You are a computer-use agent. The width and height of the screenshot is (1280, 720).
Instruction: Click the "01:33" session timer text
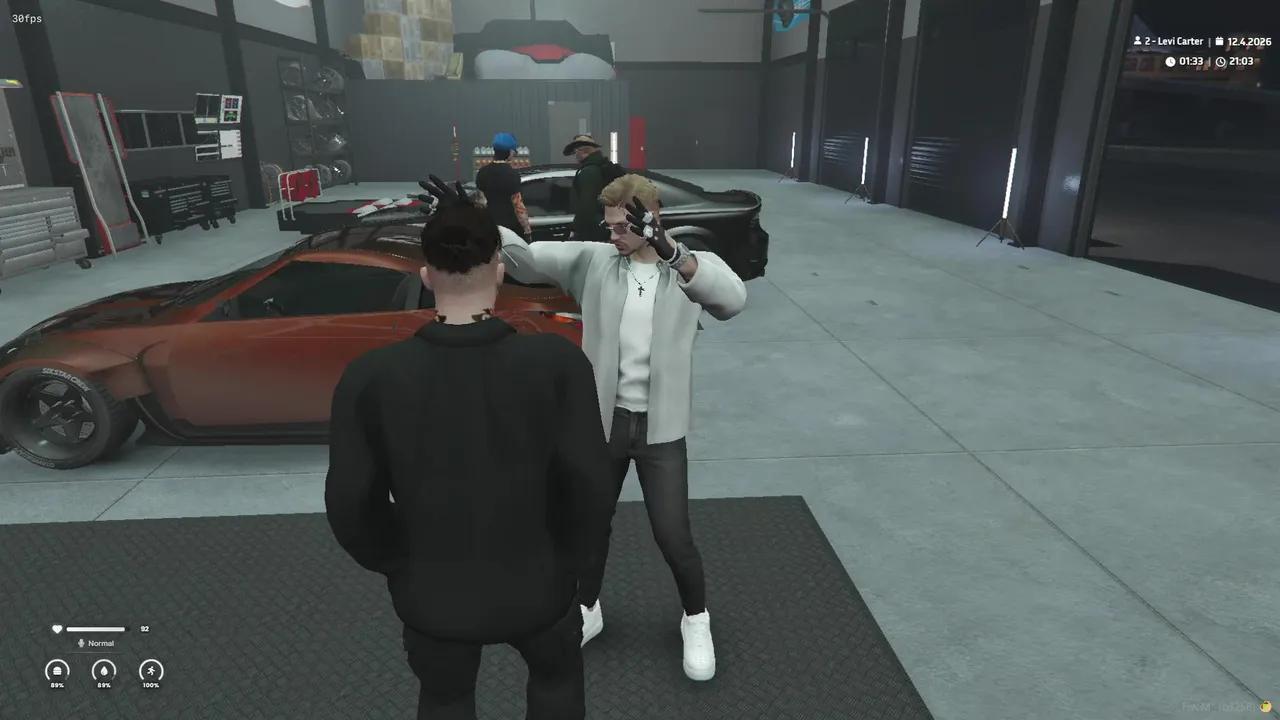(1191, 61)
